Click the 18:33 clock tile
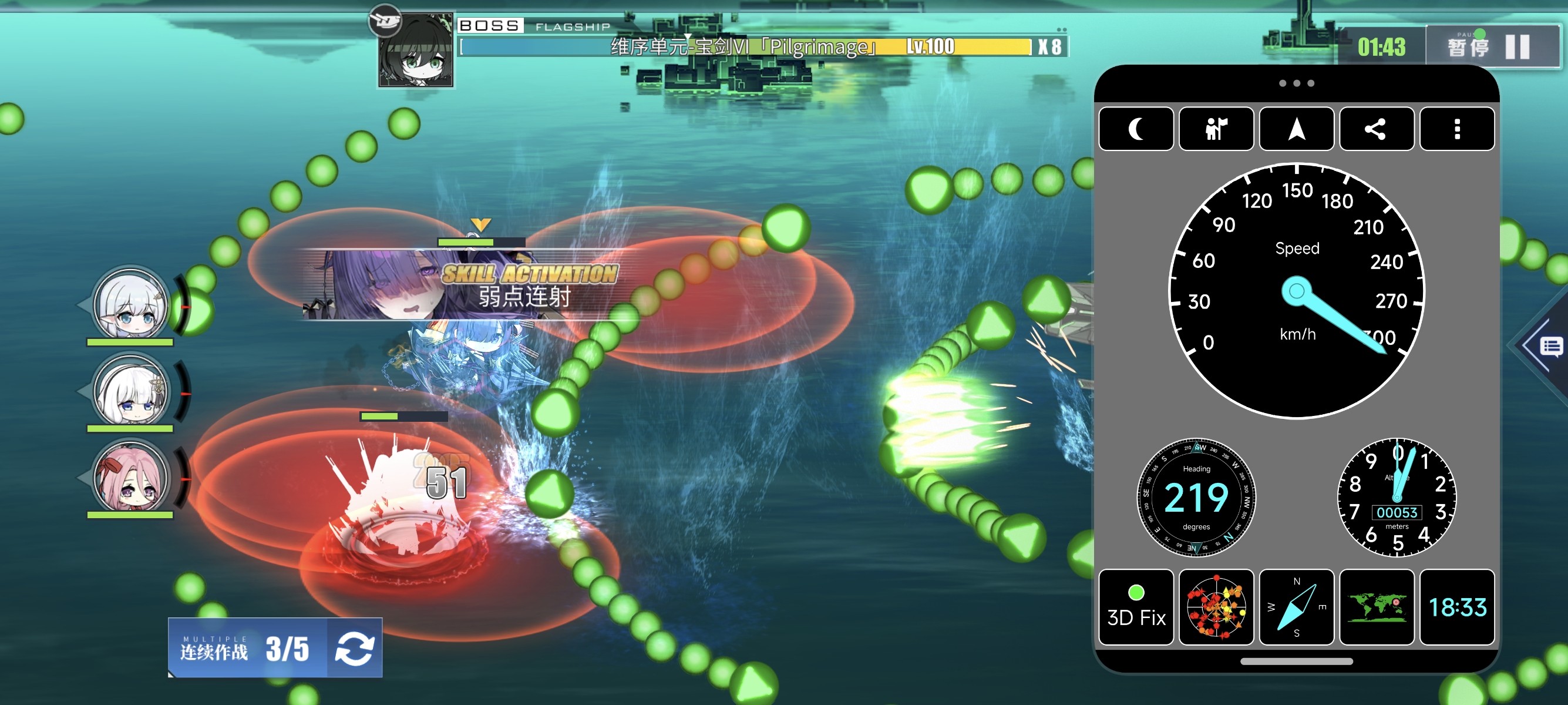 point(1456,607)
